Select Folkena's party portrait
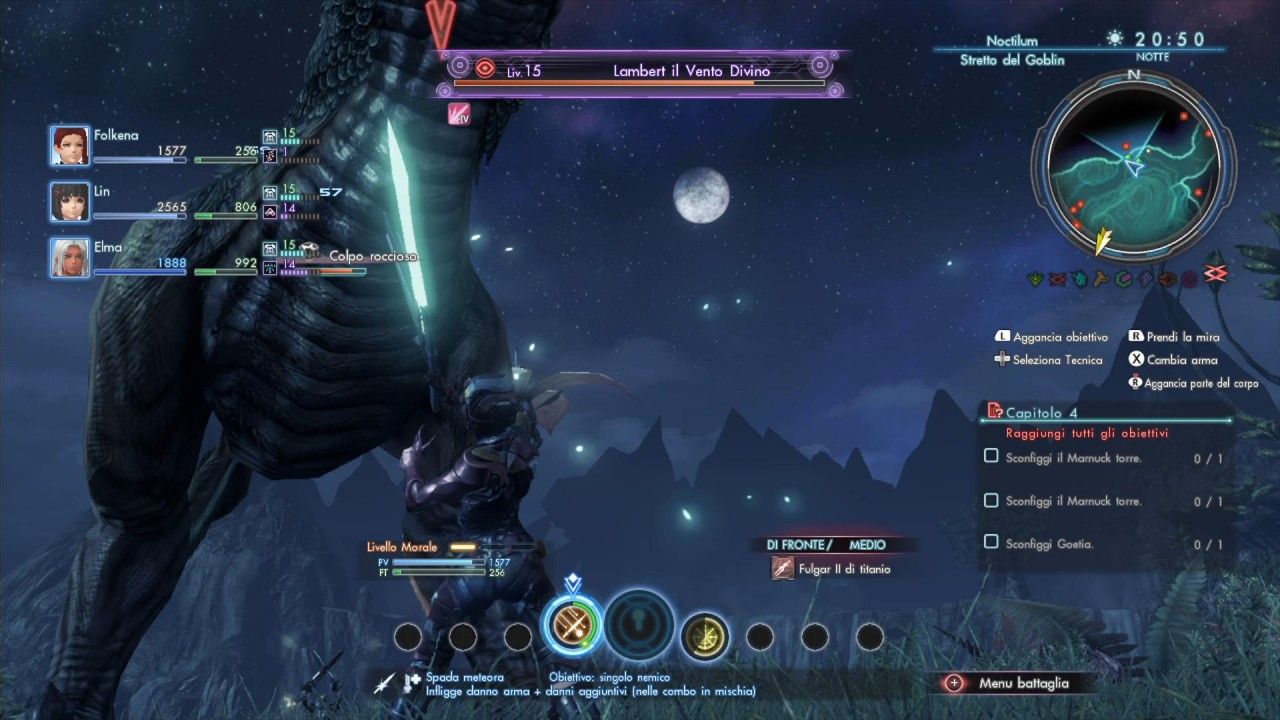The image size is (1280, 720). click(x=70, y=146)
